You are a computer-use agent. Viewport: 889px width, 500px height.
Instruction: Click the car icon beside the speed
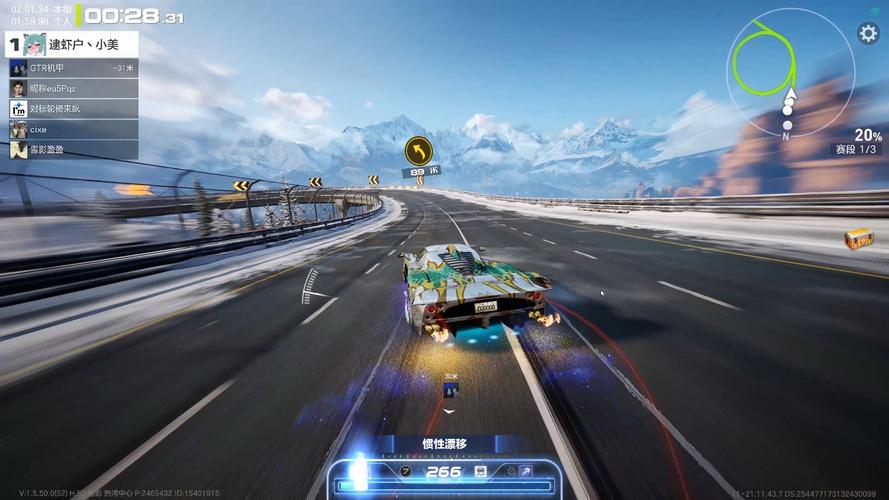[x=481, y=471]
